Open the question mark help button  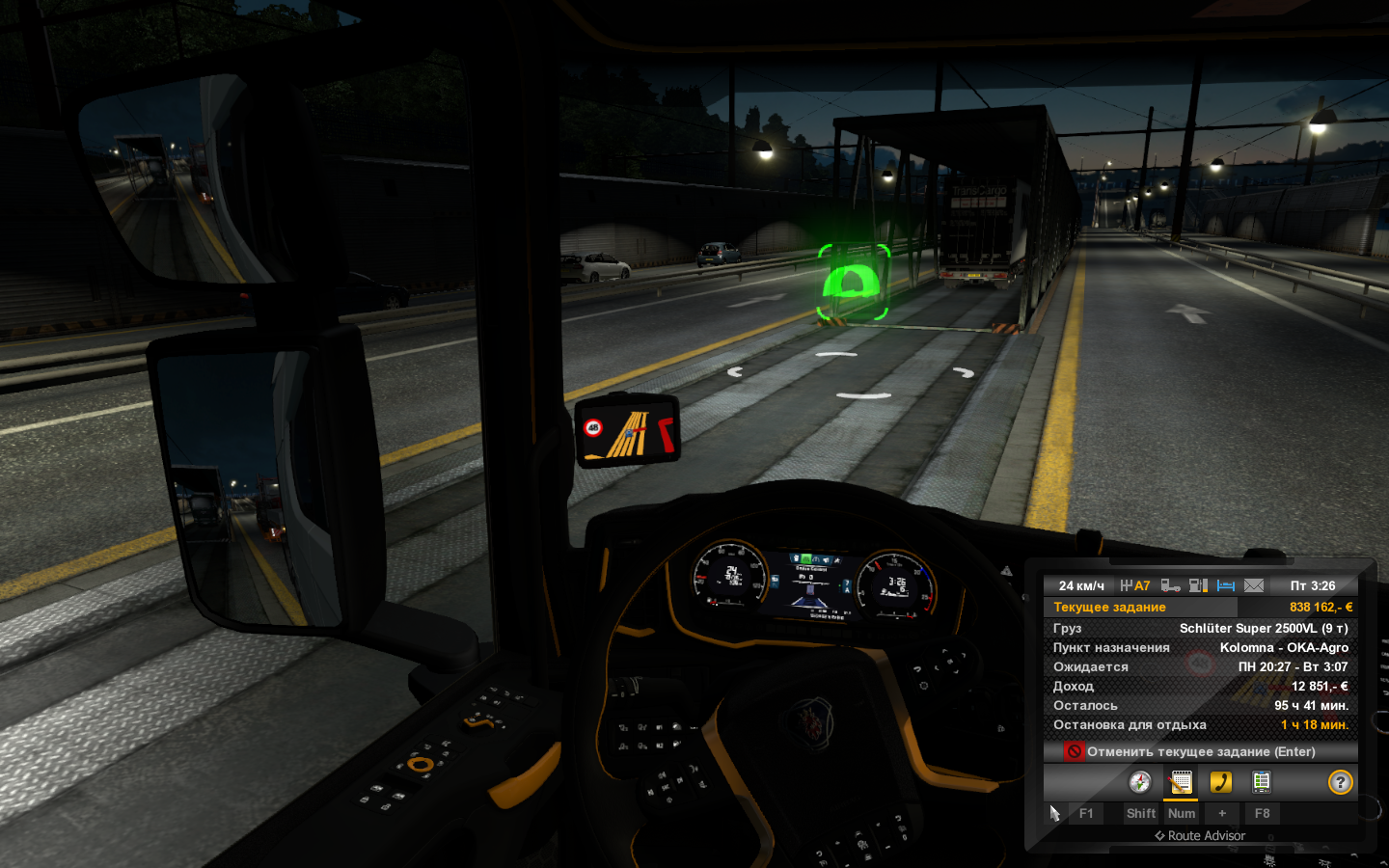tap(1340, 782)
